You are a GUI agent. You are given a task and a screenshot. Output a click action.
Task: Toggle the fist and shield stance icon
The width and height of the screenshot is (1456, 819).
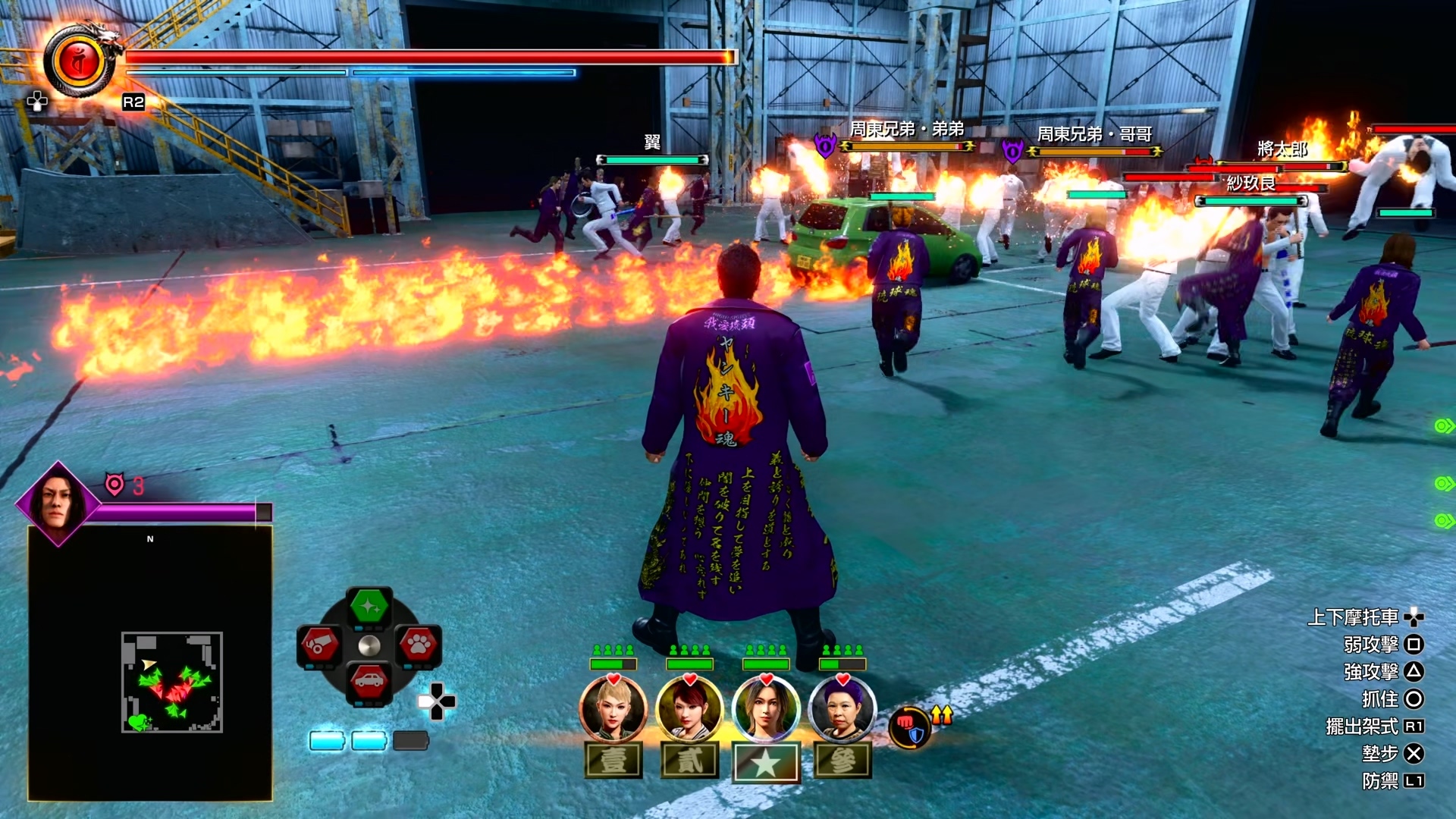click(x=908, y=727)
